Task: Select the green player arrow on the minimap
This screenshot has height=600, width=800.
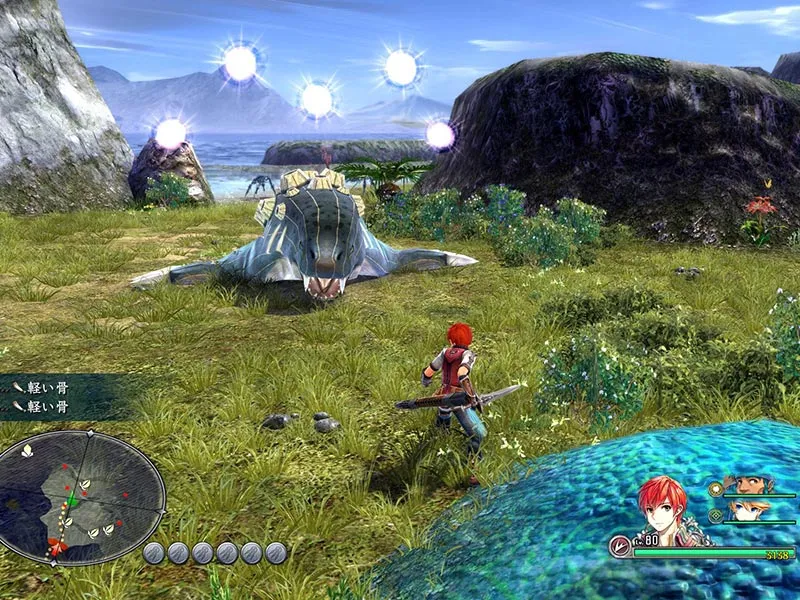Action: point(71,499)
